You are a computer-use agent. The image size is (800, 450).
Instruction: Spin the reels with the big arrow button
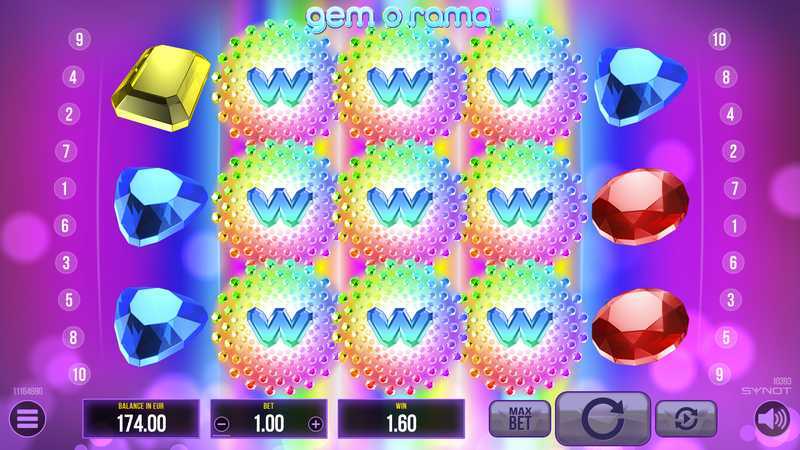[603, 418]
